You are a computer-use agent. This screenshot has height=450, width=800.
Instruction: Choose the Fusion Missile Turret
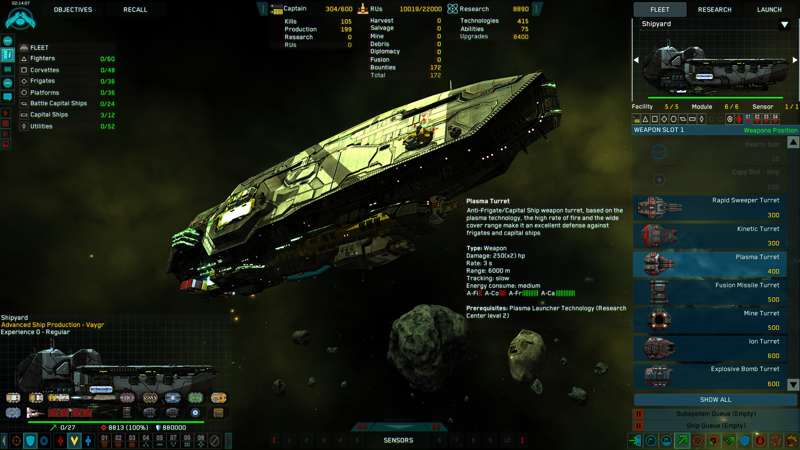[x=715, y=291]
